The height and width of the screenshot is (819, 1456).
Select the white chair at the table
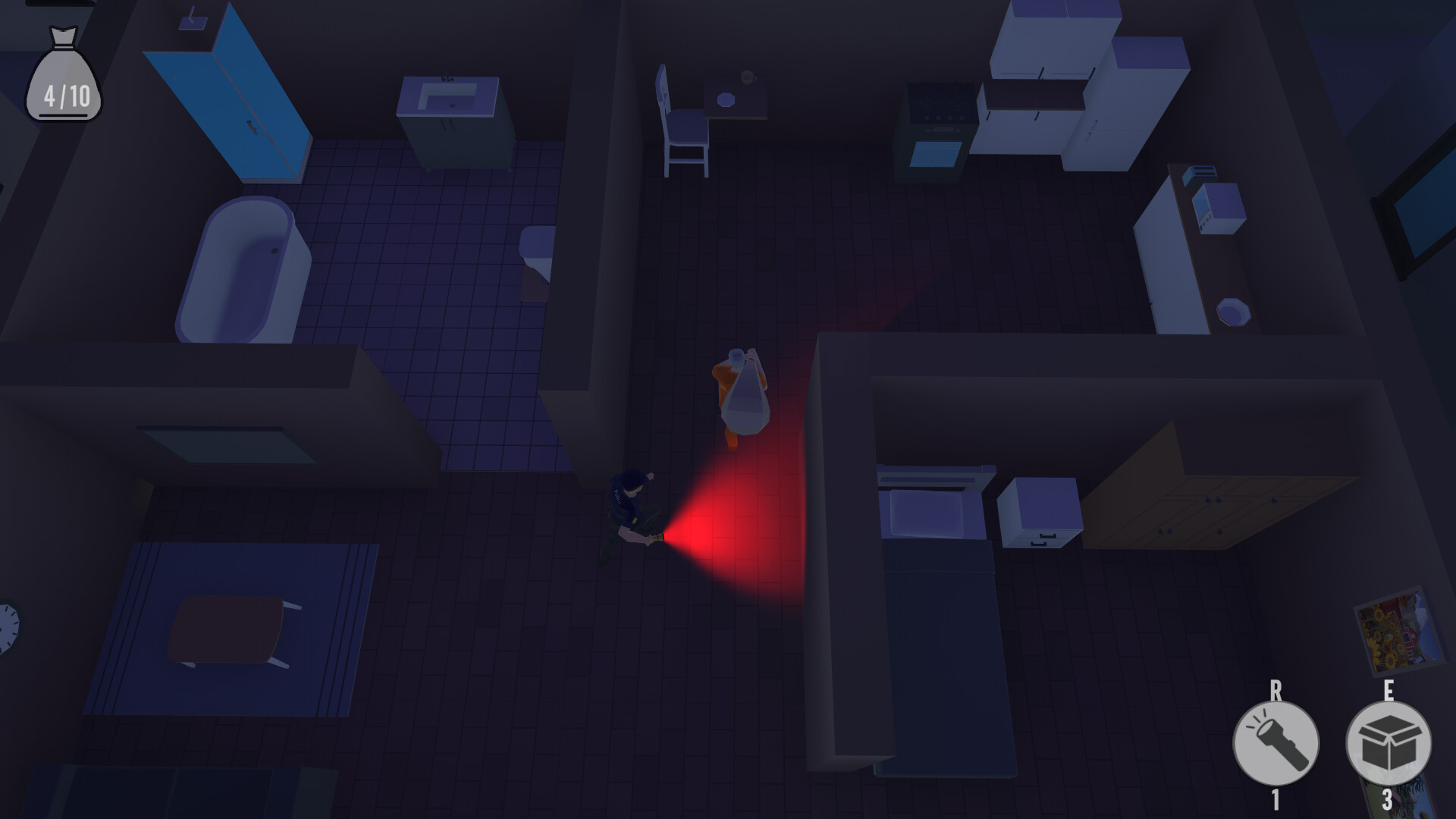tap(682, 121)
